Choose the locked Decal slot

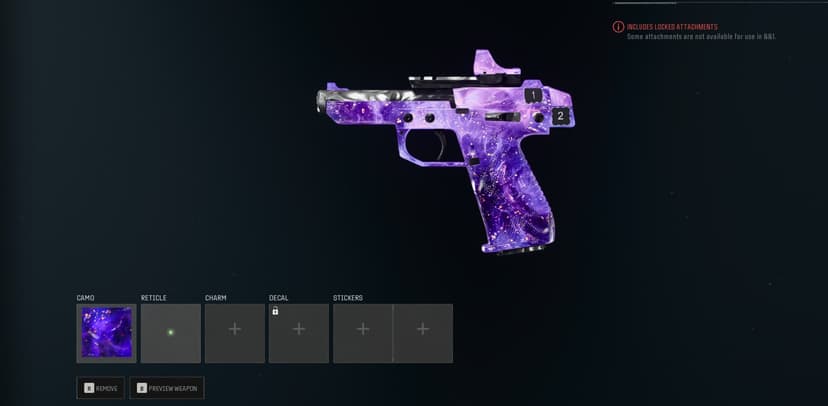(298, 333)
